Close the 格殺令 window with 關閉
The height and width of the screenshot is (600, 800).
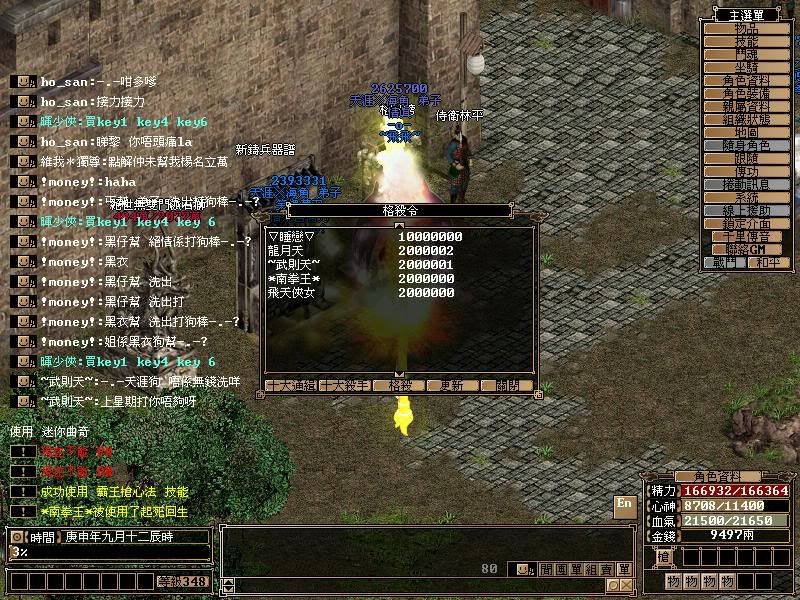pos(506,385)
